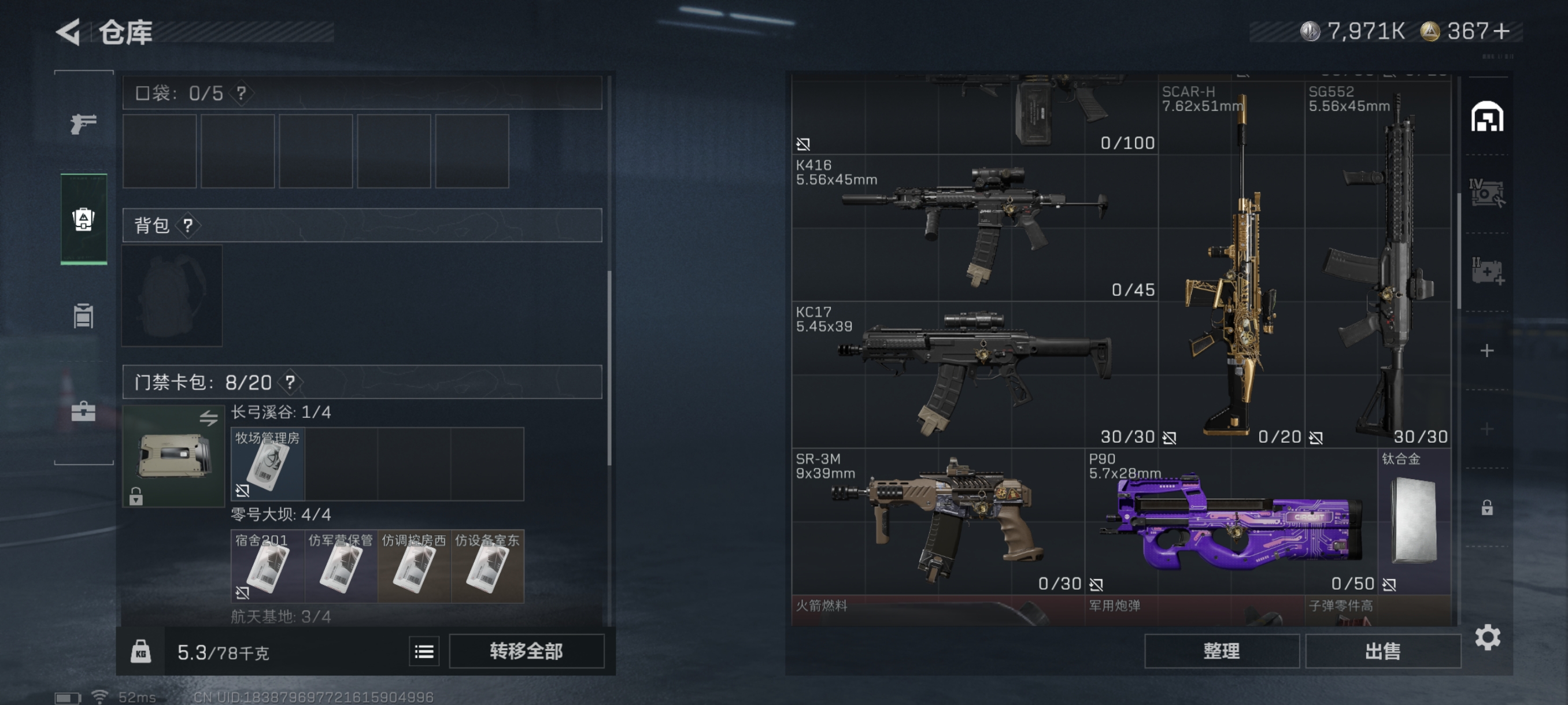This screenshot has width=1568, height=705.
Task: Select the SR-3M weapon
Action: click(937, 521)
